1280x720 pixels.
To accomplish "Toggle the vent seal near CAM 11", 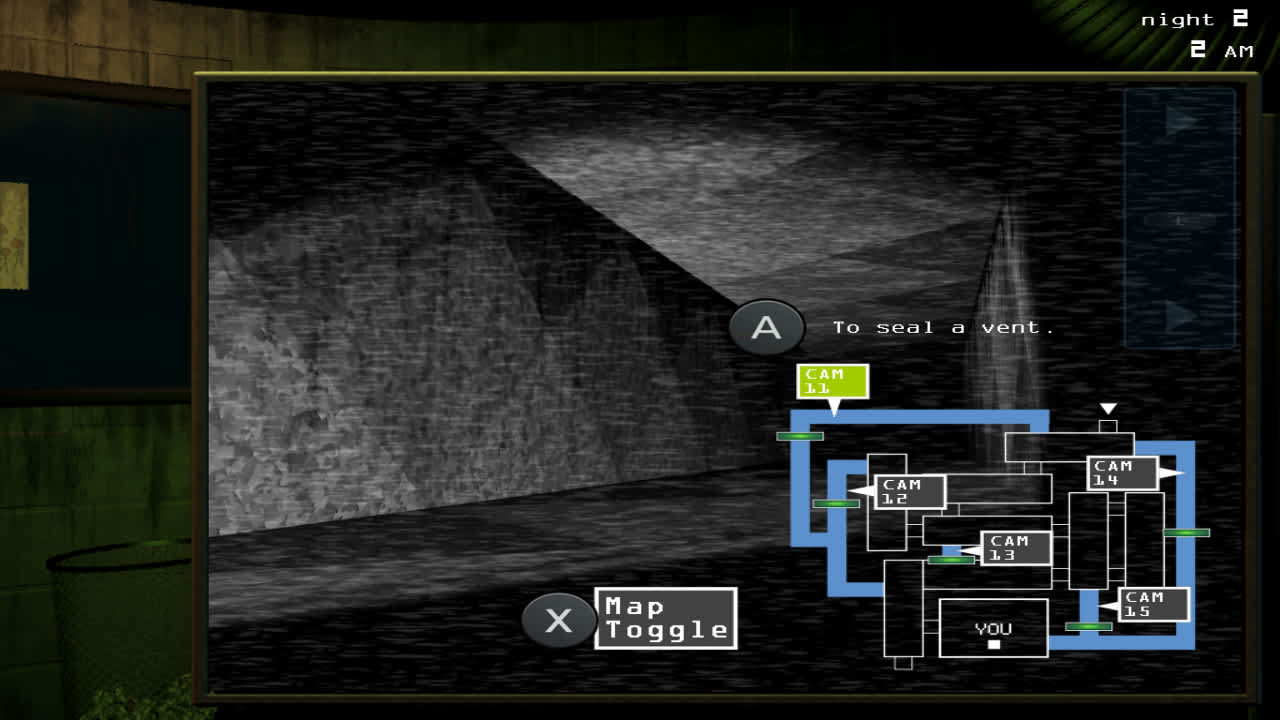I will (800, 435).
